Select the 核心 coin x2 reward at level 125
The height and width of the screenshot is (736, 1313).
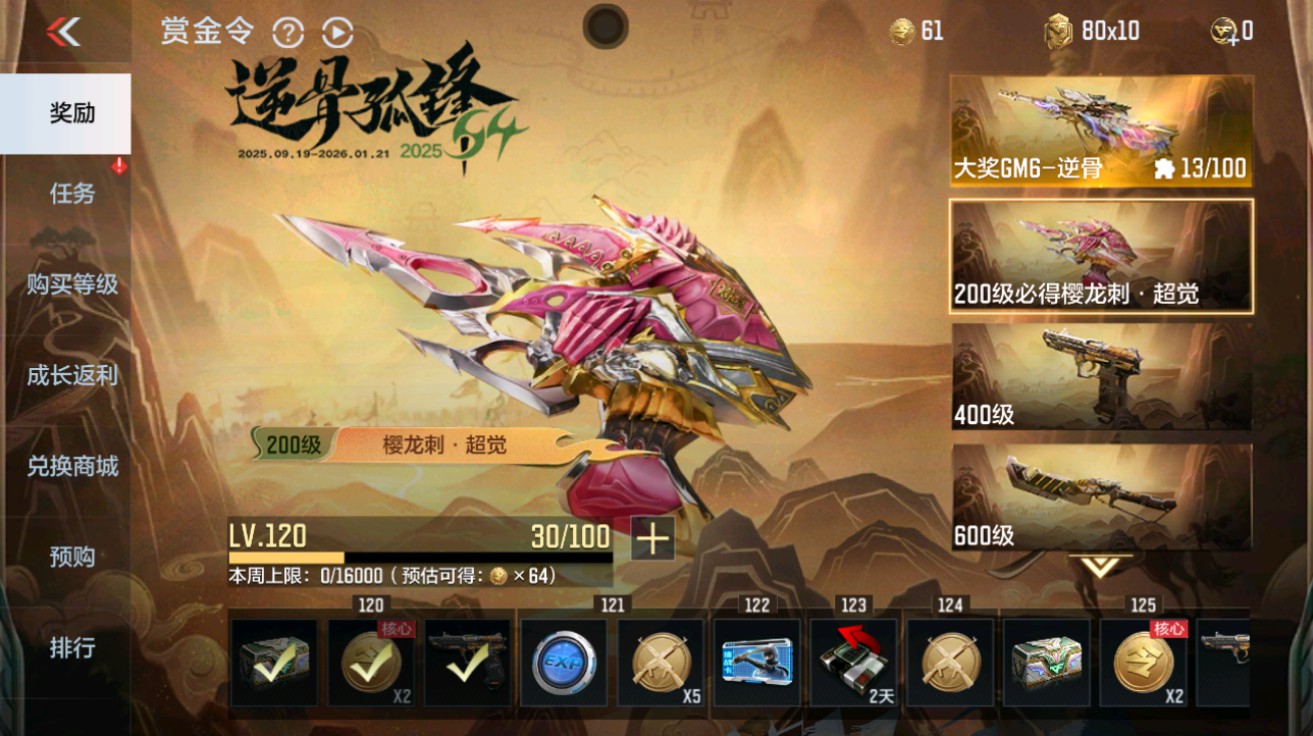[x=1143, y=663]
